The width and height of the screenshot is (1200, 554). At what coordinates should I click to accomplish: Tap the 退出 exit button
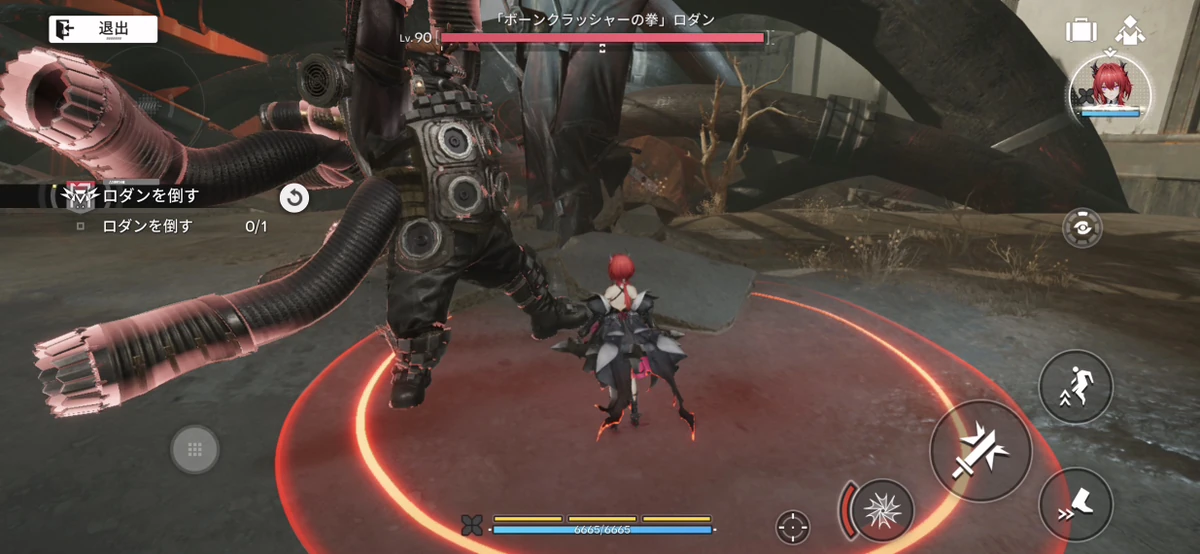103,30
